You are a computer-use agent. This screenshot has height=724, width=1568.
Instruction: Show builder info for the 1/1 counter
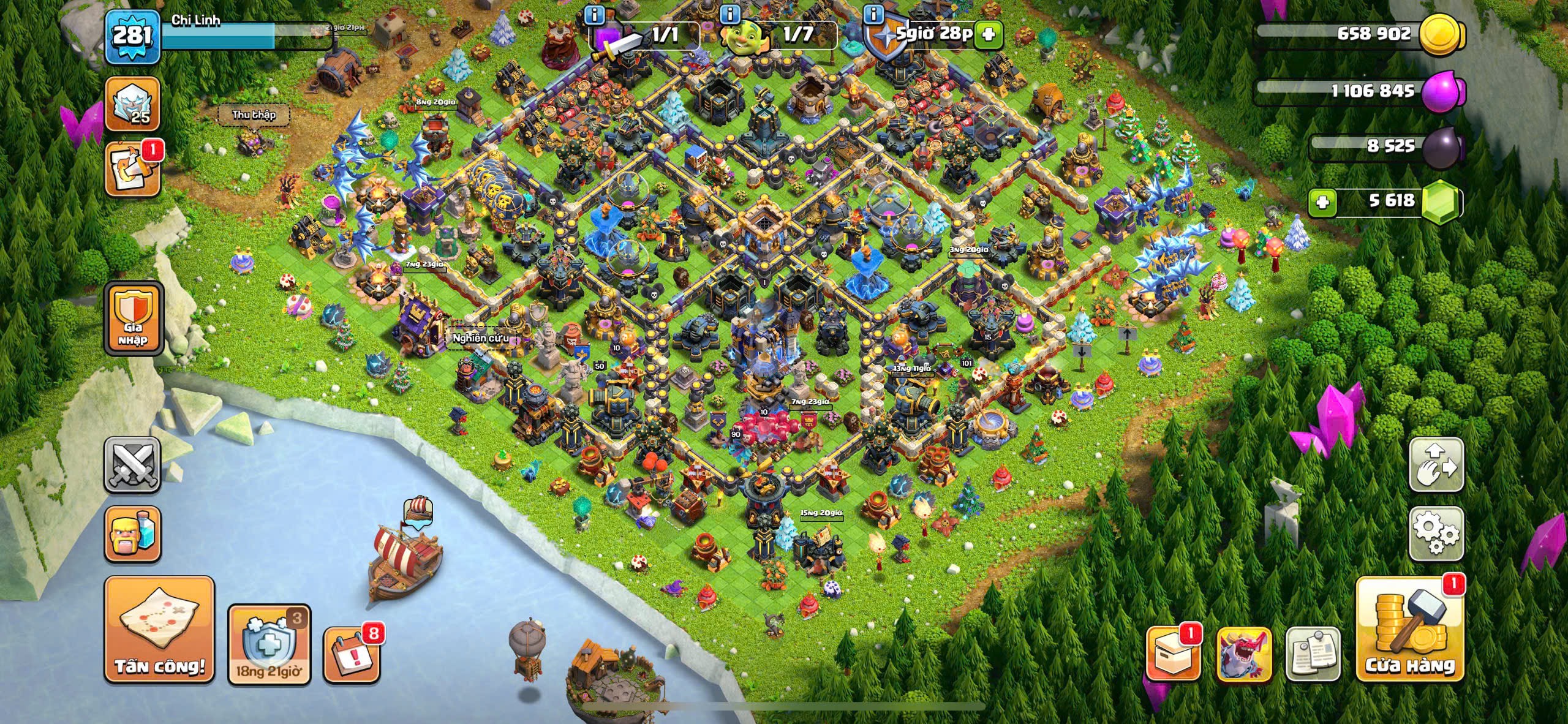[594, 13]
